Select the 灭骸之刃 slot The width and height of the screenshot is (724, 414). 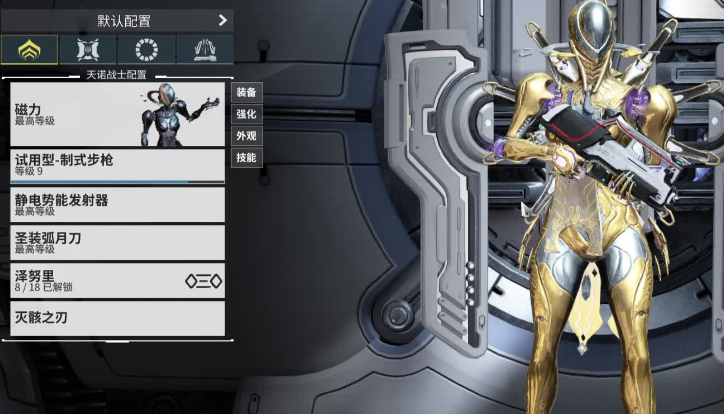117,318
